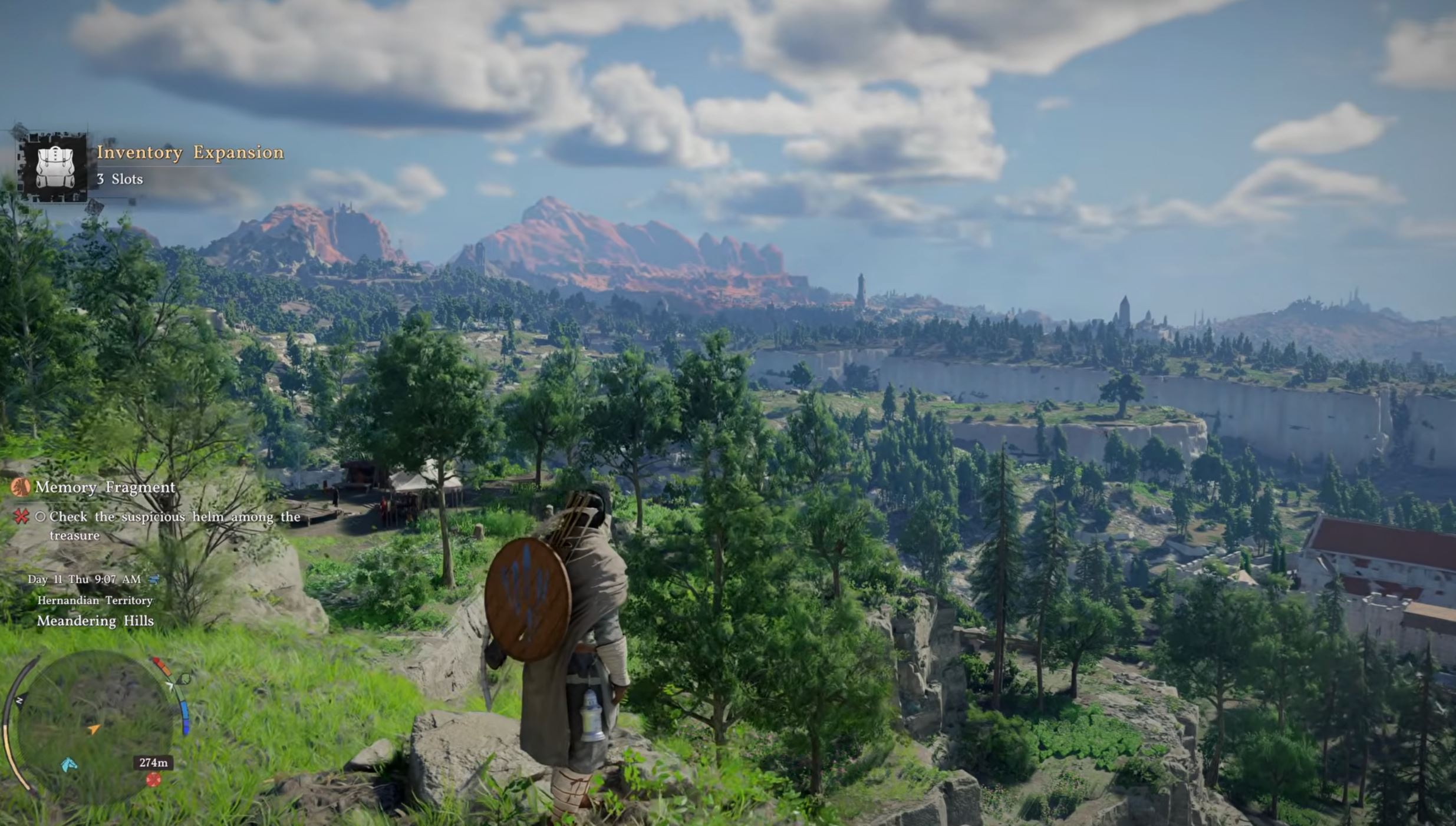Open the circular minimap
Viewport: 1456px width, 826px height.
point(94,725)
